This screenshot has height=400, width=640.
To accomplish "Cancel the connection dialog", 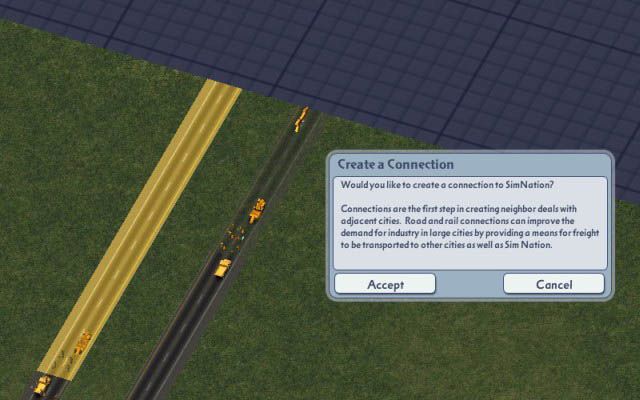I will coord(553,284).
